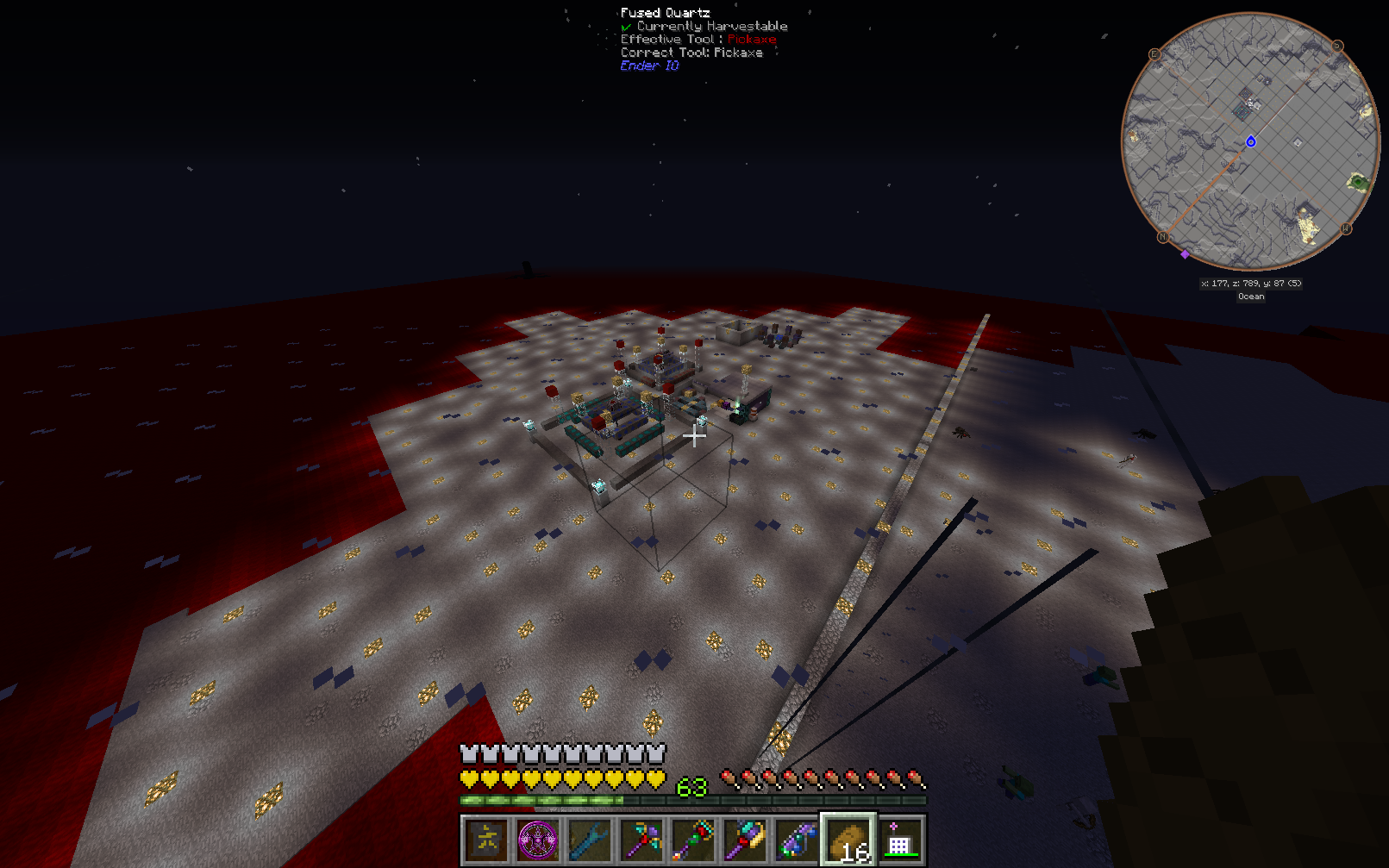This screenshot has height=868, width=1389.
Task: Equip the purple-handled pickaxe
Action: (641, 840)
